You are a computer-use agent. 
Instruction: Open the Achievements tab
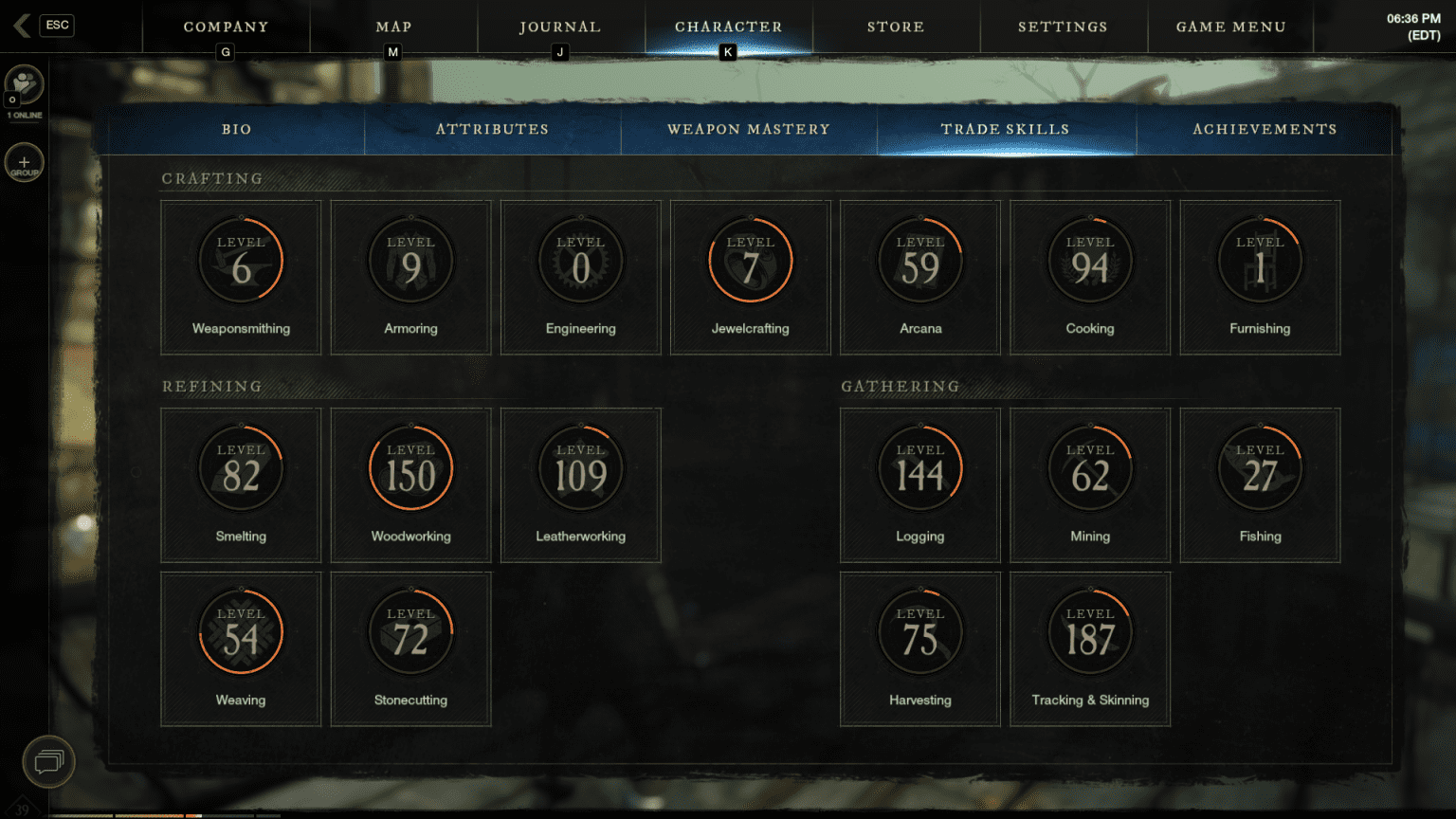[x=1265, y=129]
